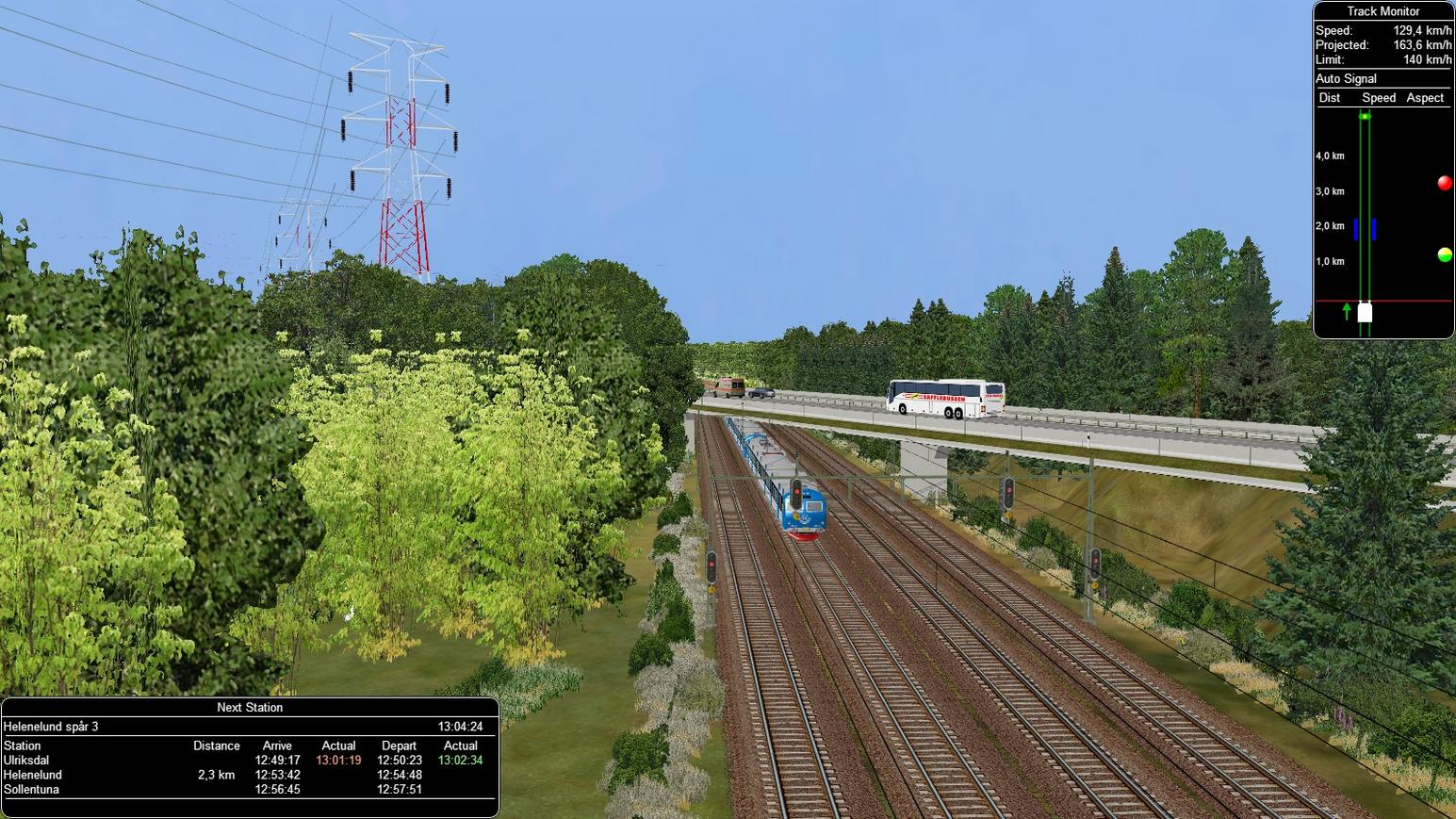Click the Track Monitor window title
The width and height of the screenshot is (1456, 819).
pyautogui.click(x=1382, y=11)
